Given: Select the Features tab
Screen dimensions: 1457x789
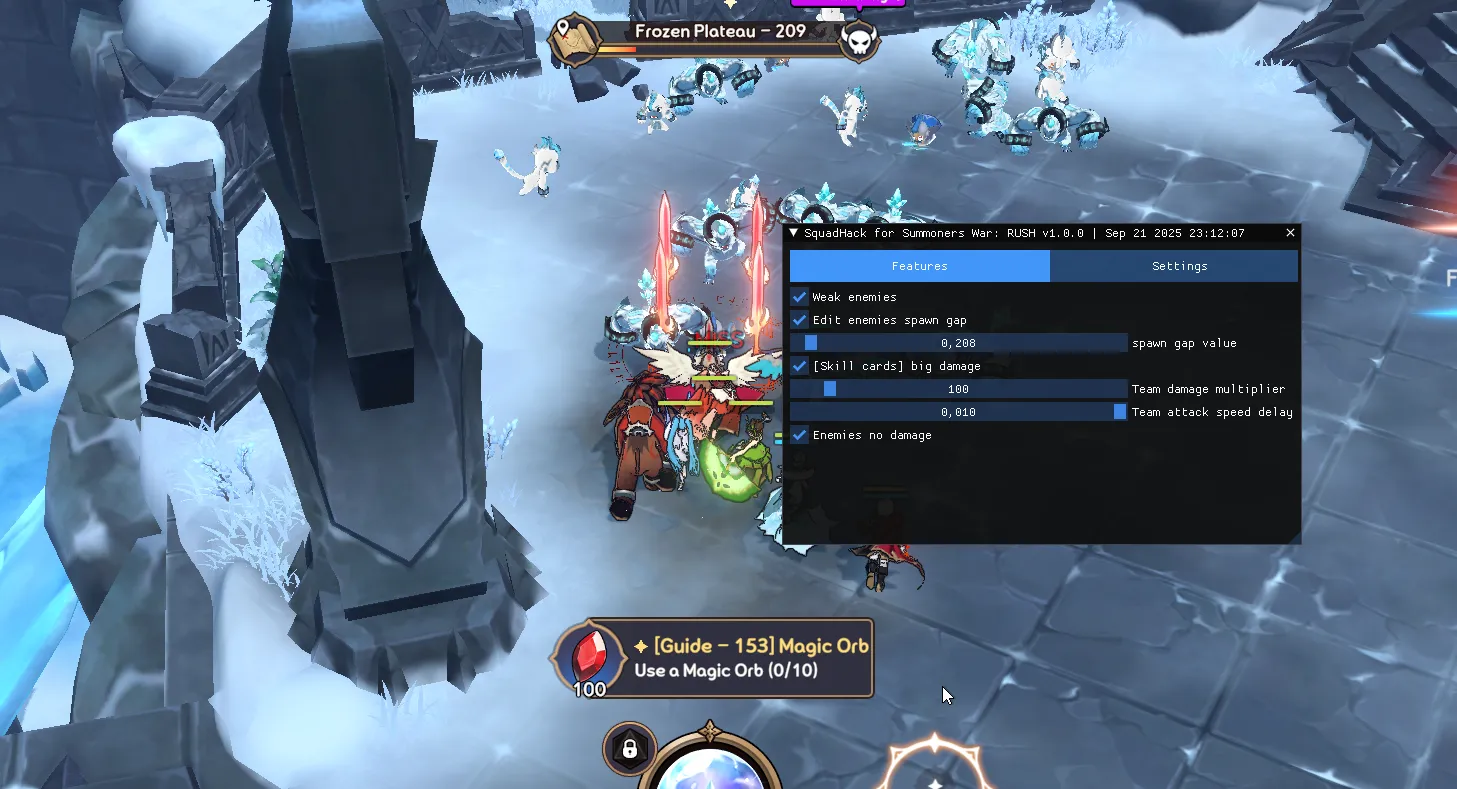Looking at the screenshot, I should point(919,266).
